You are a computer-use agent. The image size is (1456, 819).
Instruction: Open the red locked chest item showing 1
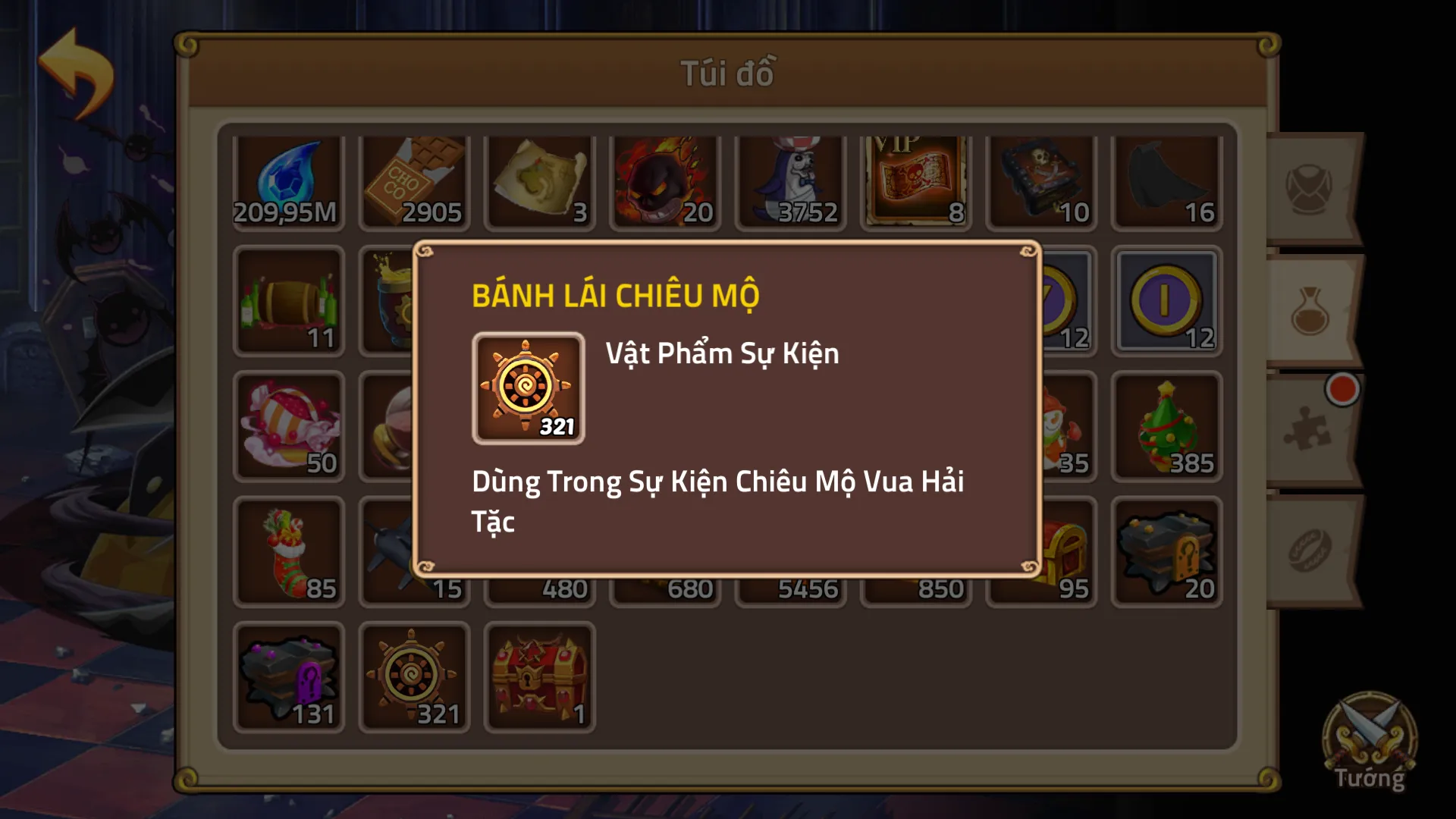point(539,677)
